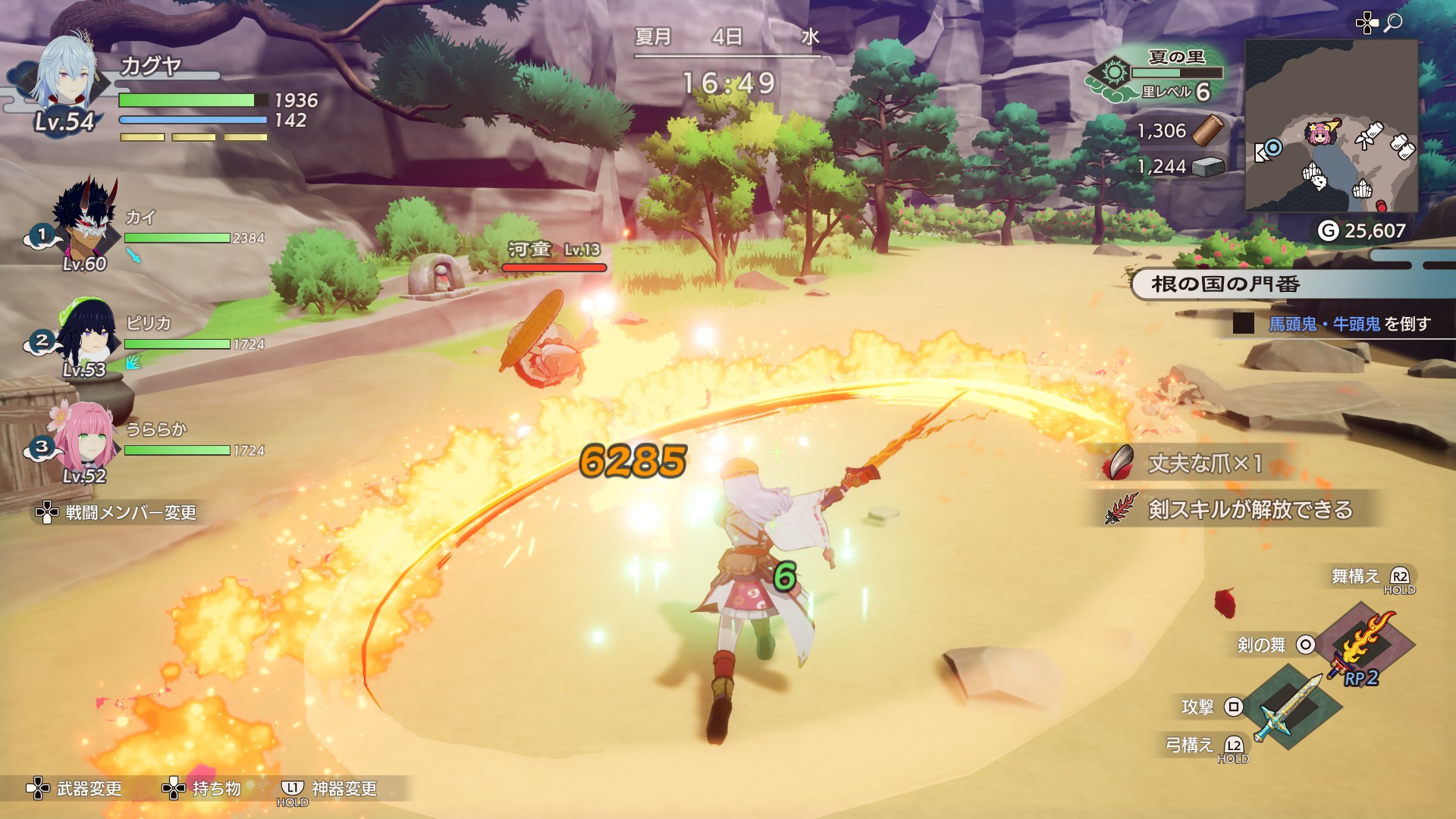Viewport: 1456px width, 819px height.
Task: Select the stone block resource icon
Action: tap(1208, 167)
